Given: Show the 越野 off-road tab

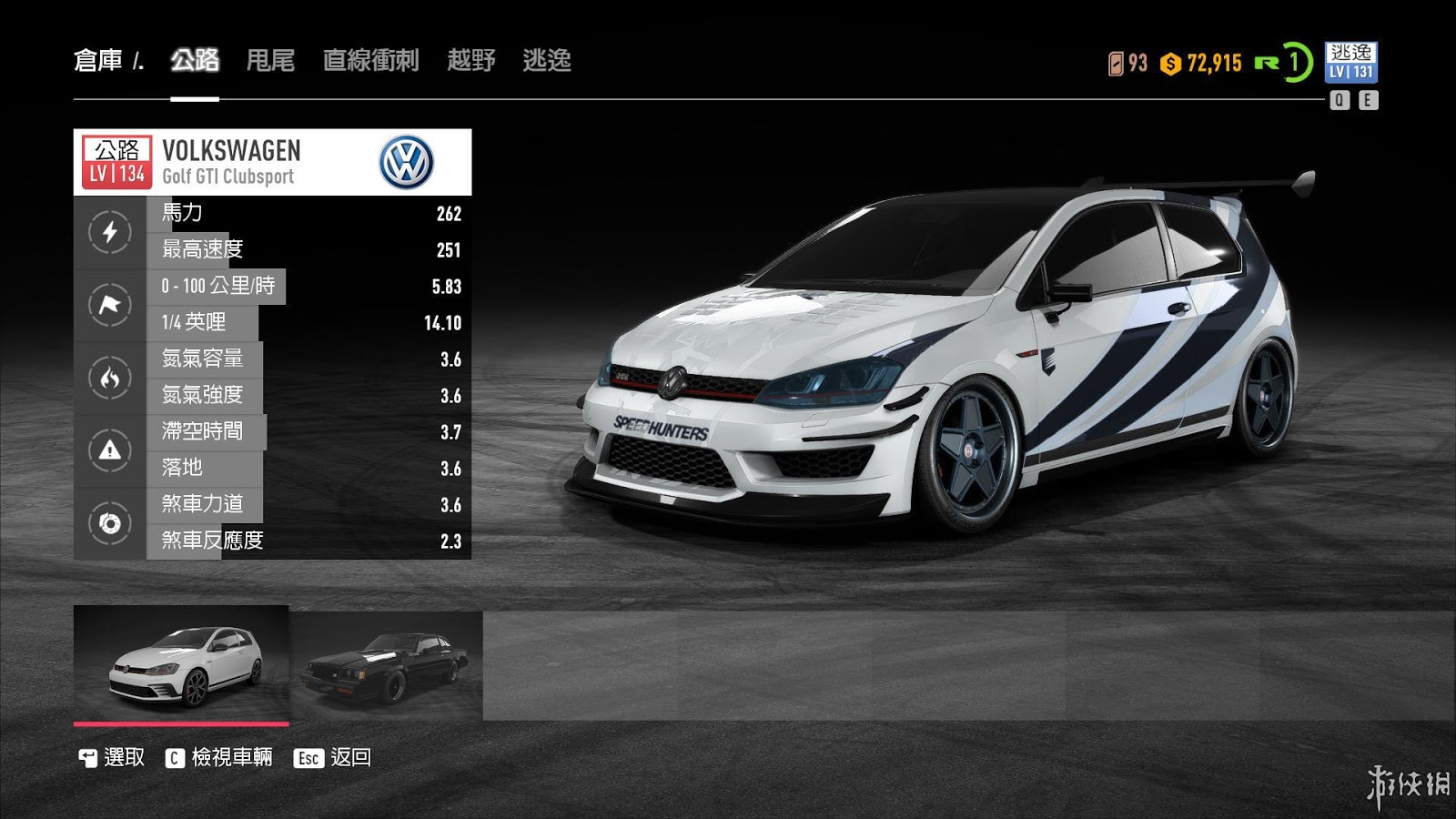Looking at the screenshot, I should click(470, 60).
